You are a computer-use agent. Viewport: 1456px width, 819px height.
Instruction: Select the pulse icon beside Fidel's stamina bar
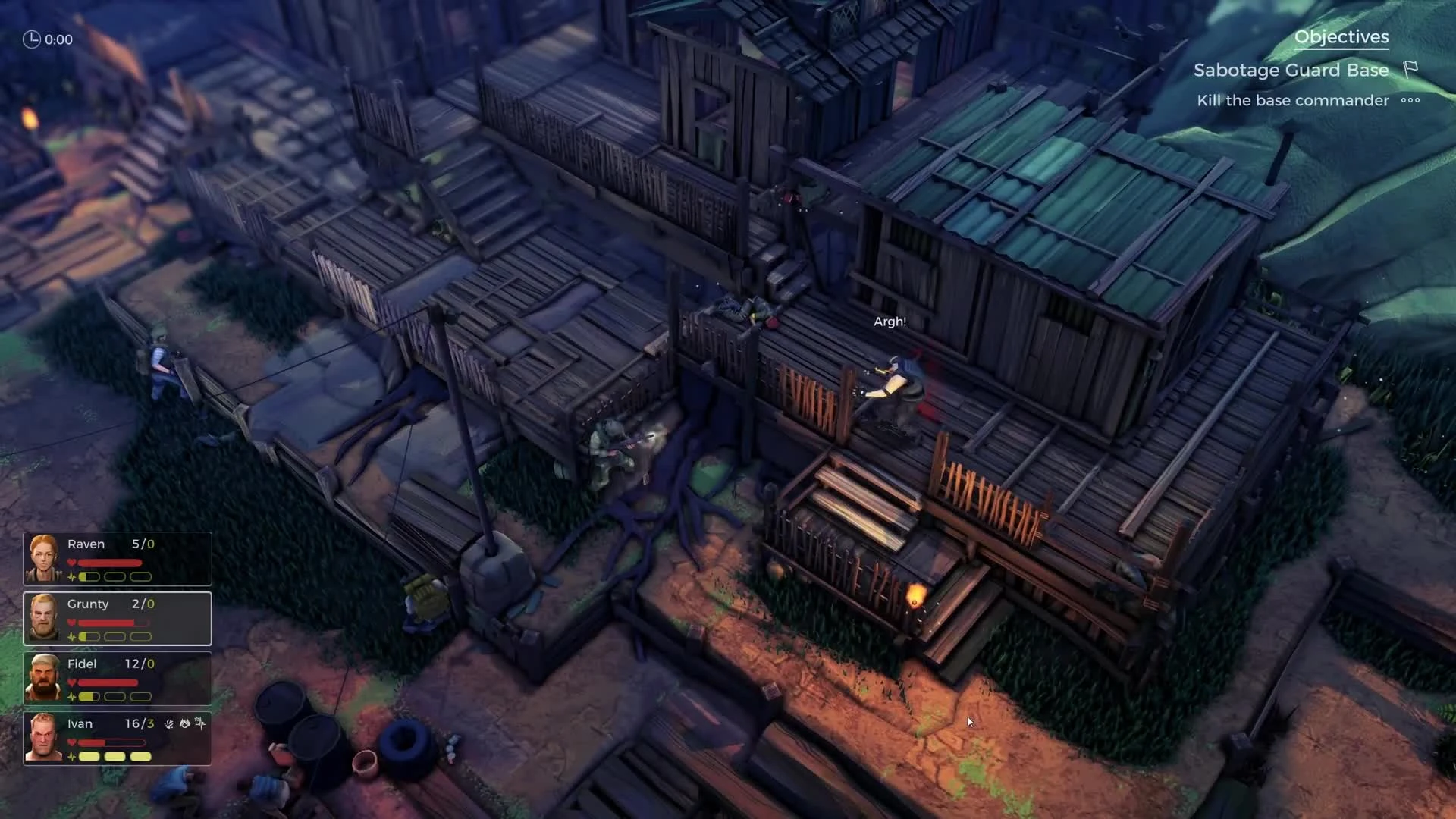point(71,695)
